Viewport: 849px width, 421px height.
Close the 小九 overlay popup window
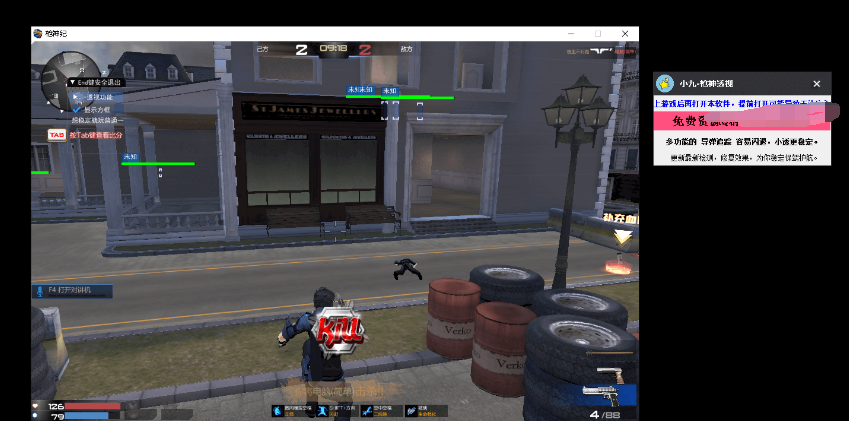(816, 84)
